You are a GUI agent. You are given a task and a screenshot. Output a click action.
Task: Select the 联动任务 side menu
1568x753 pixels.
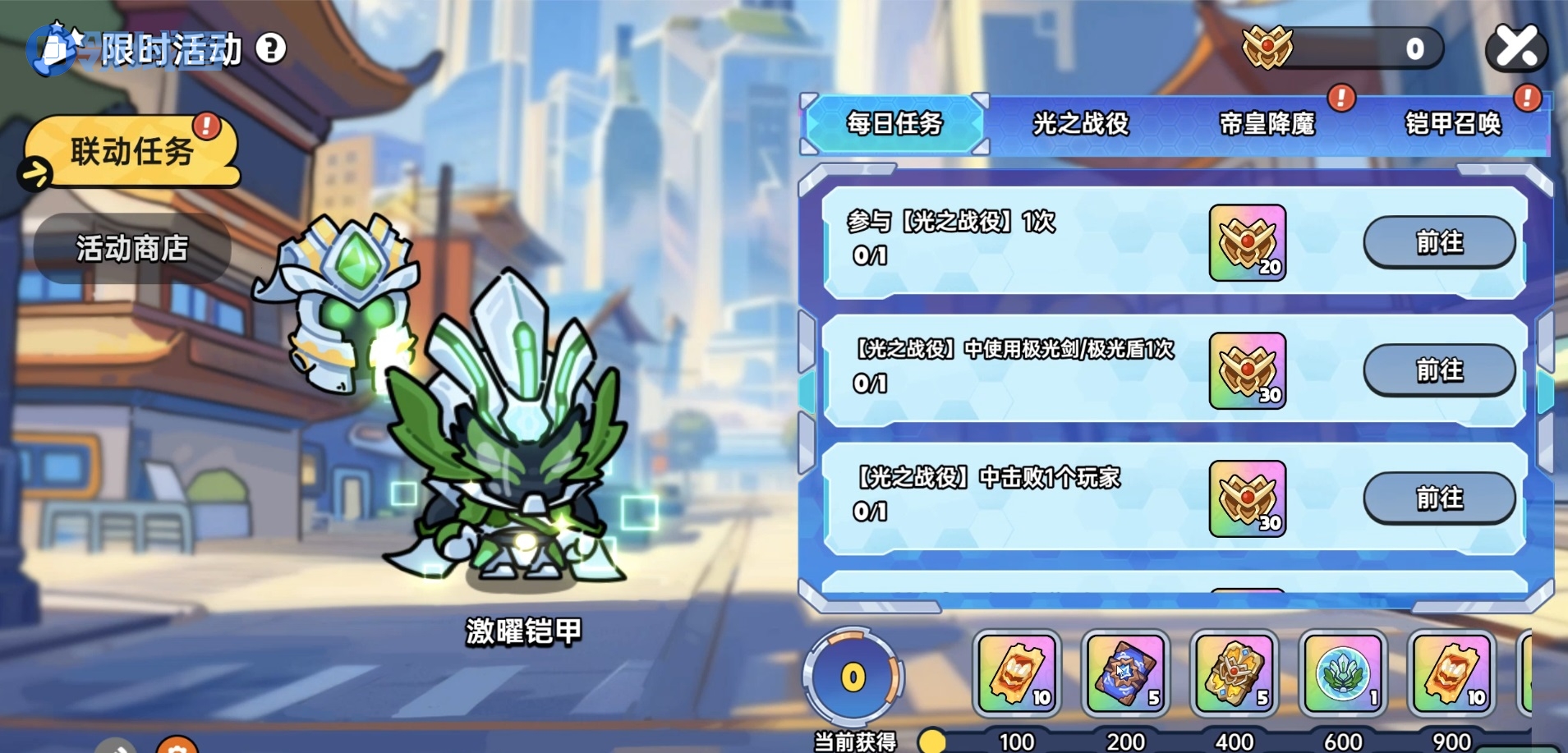pos(131,152)
